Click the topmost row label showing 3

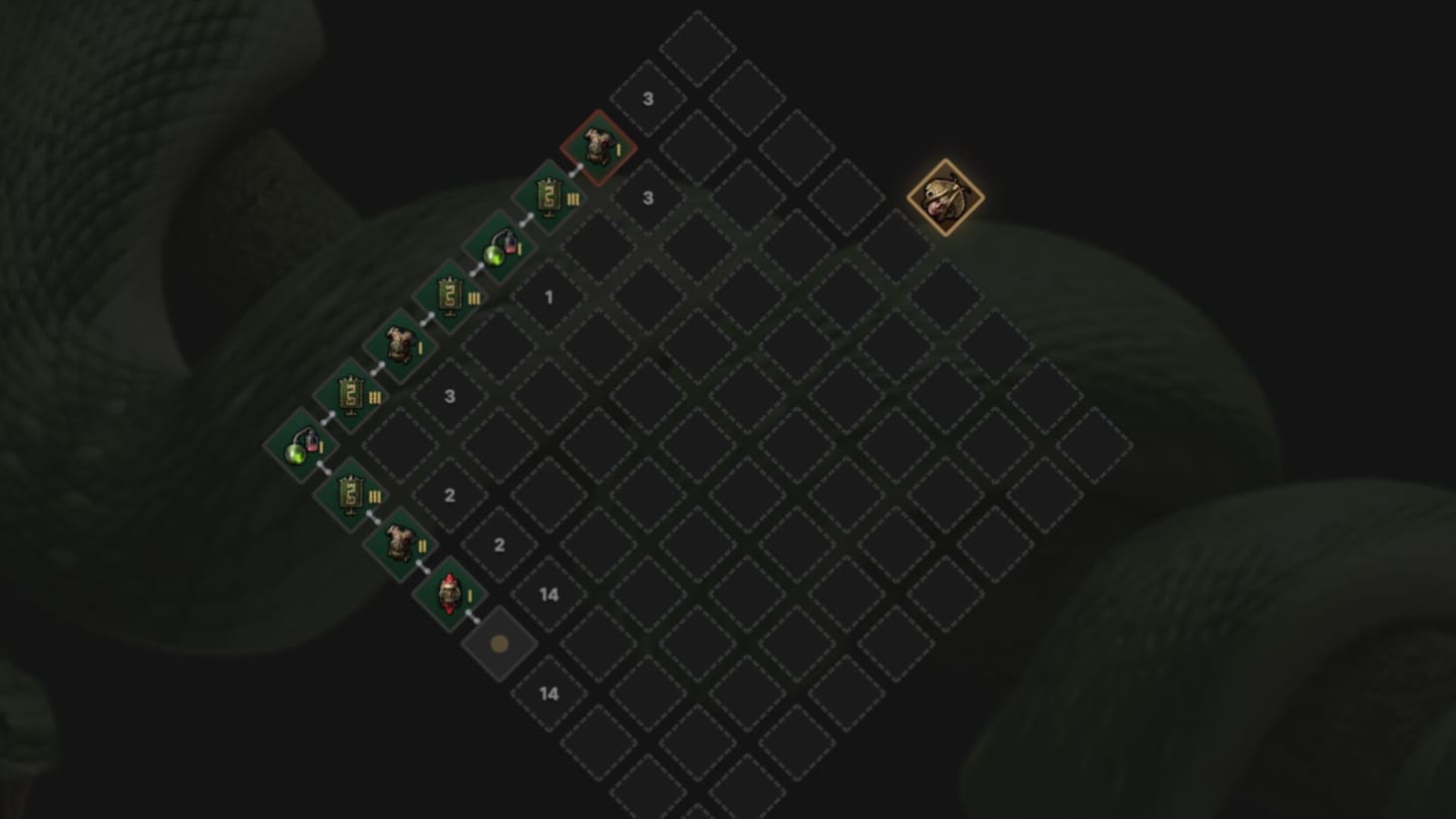[x=648, y=99]
